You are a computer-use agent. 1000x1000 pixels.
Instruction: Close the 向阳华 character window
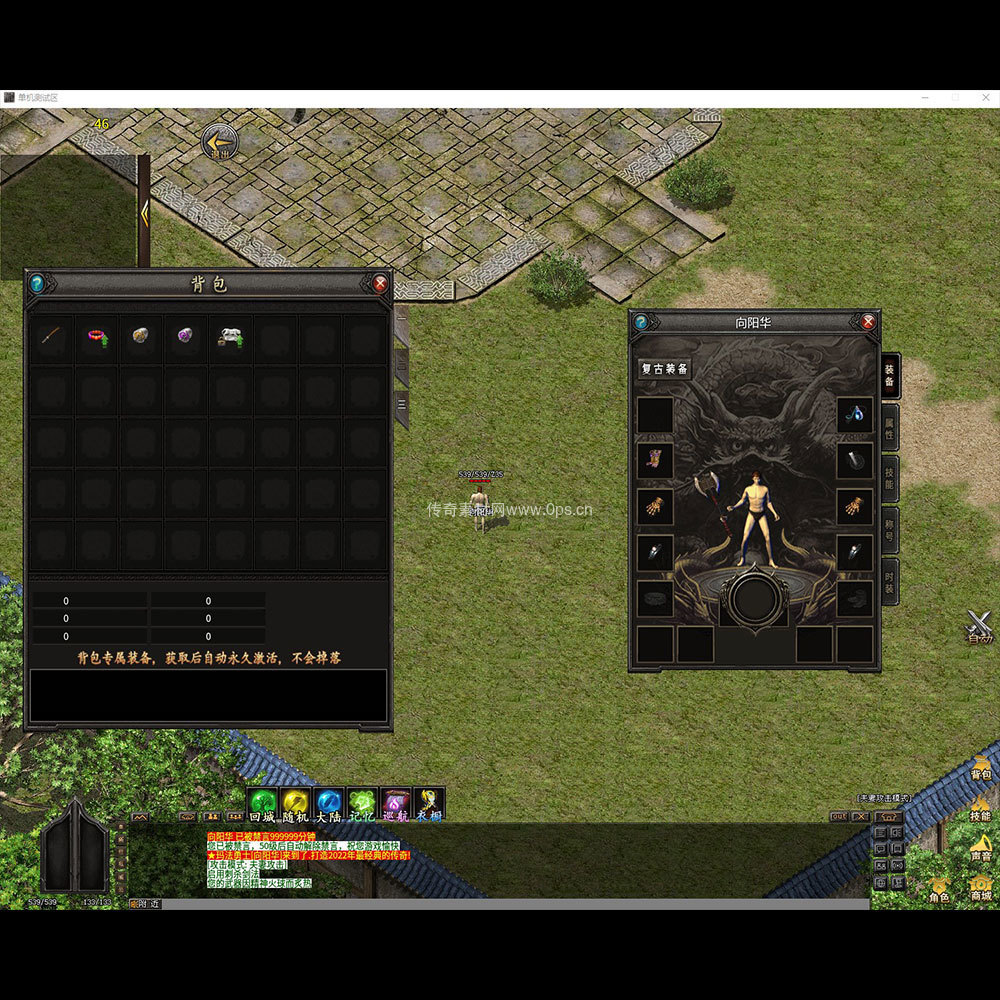[868, 322]
